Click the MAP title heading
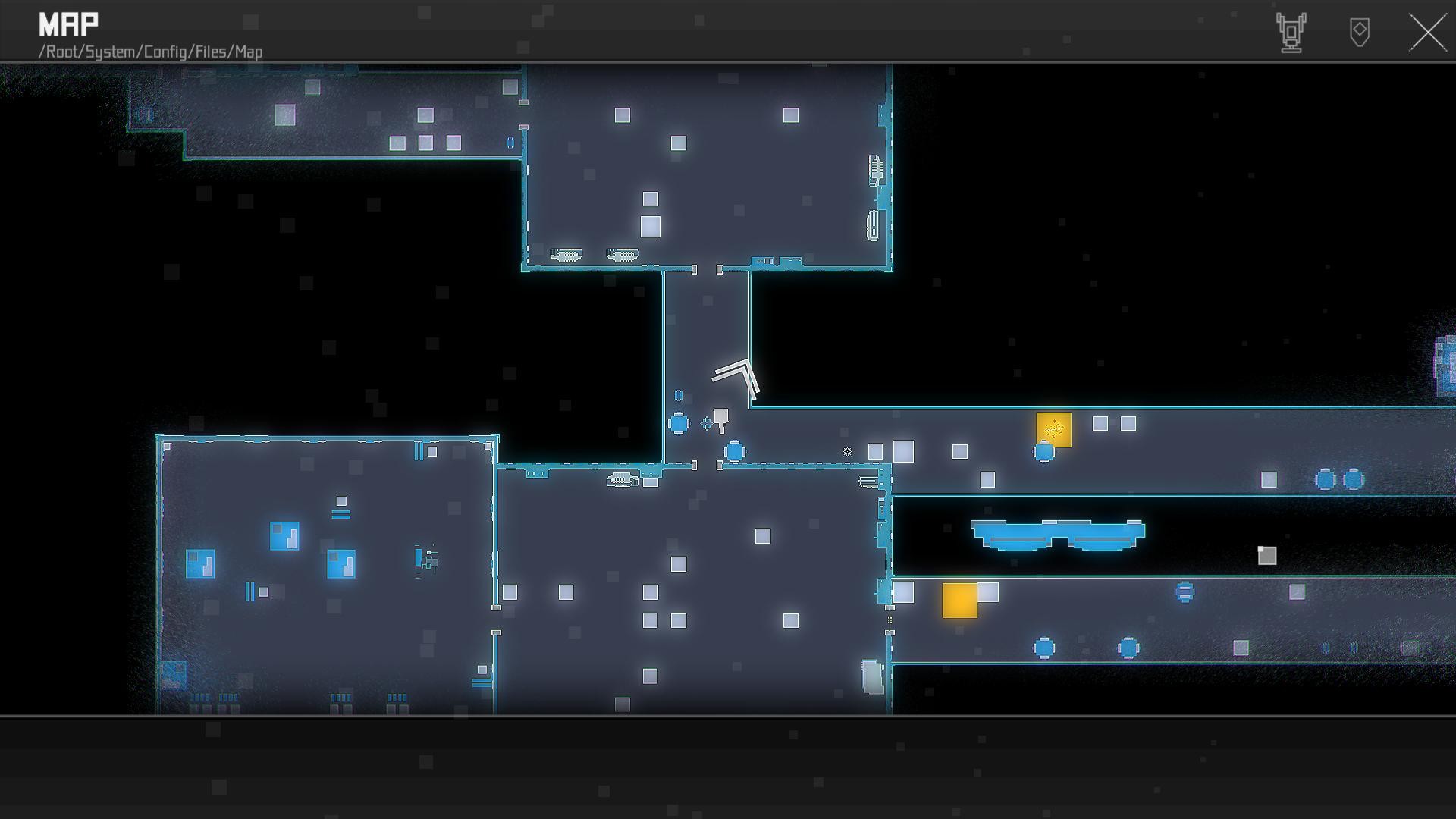 (67, 23)
